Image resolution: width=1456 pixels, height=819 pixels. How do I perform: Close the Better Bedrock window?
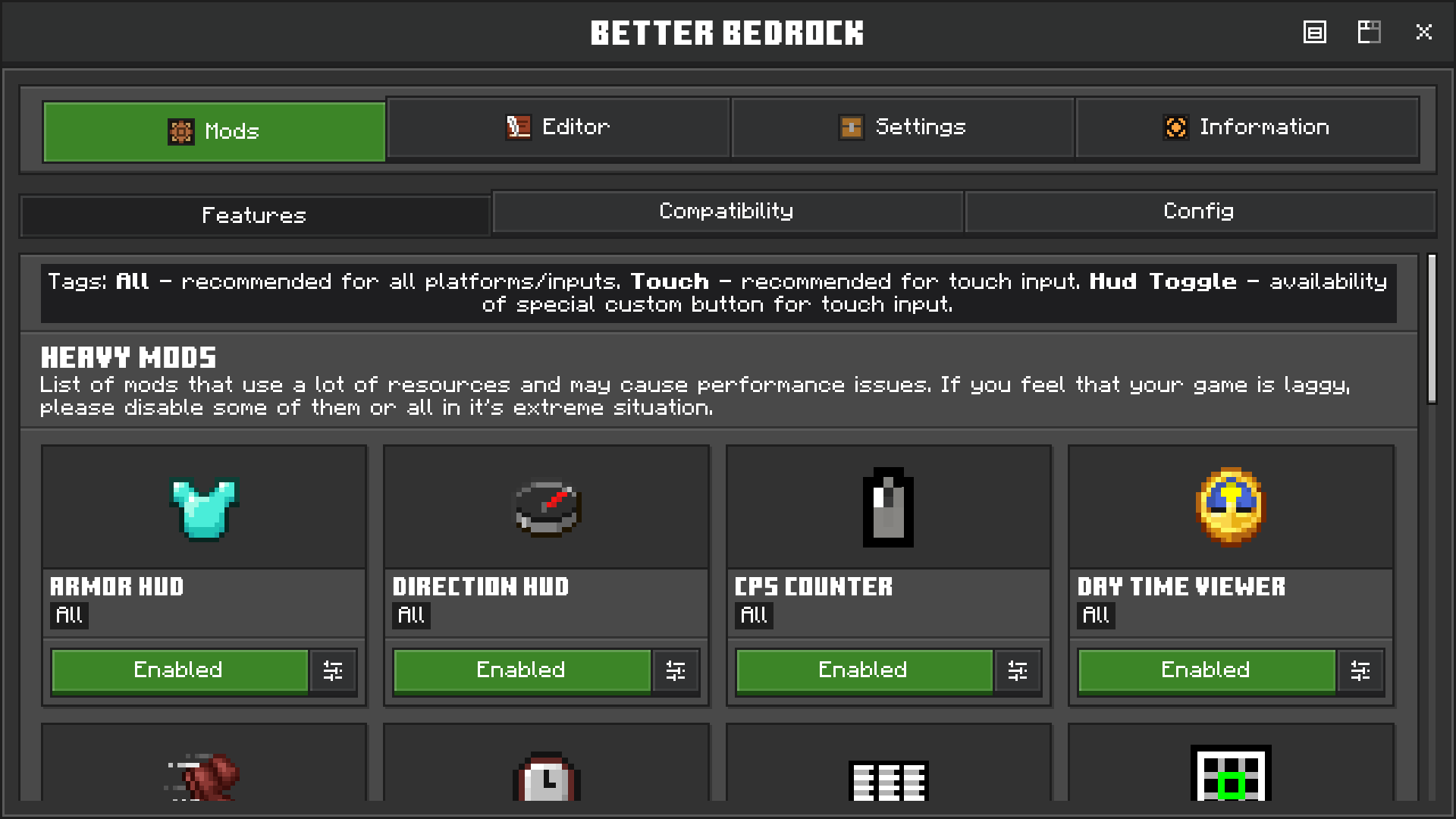click(1423, 32)
